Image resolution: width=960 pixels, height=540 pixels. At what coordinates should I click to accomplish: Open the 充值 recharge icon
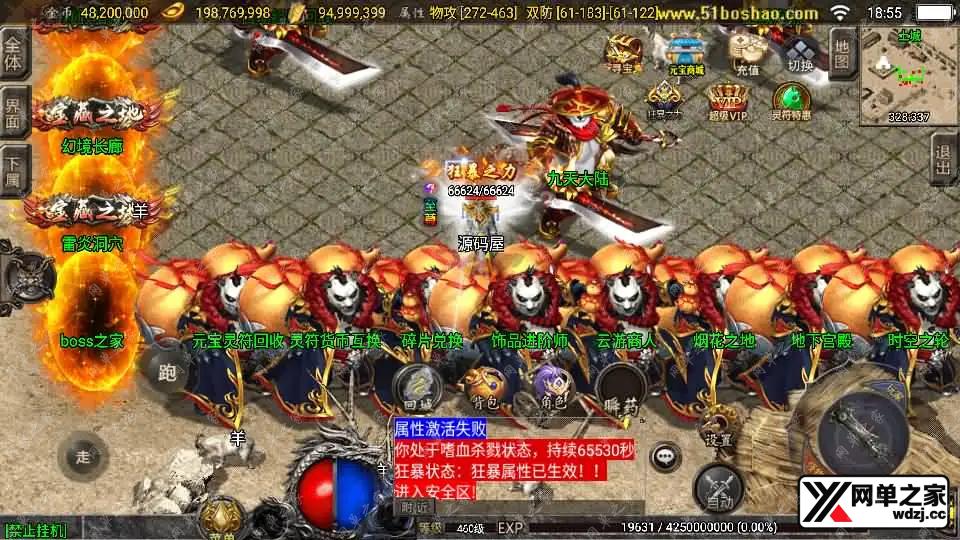[x=747, y=53]
